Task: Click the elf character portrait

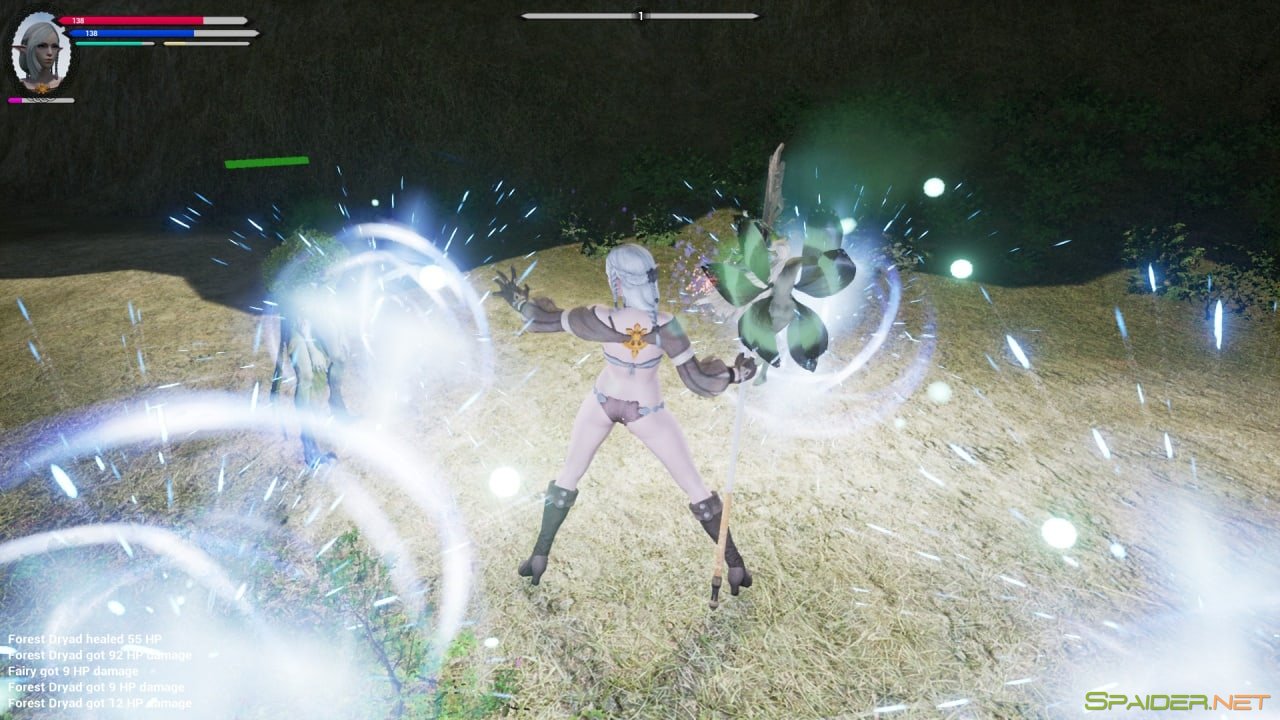Action: [x=41, y=52]
